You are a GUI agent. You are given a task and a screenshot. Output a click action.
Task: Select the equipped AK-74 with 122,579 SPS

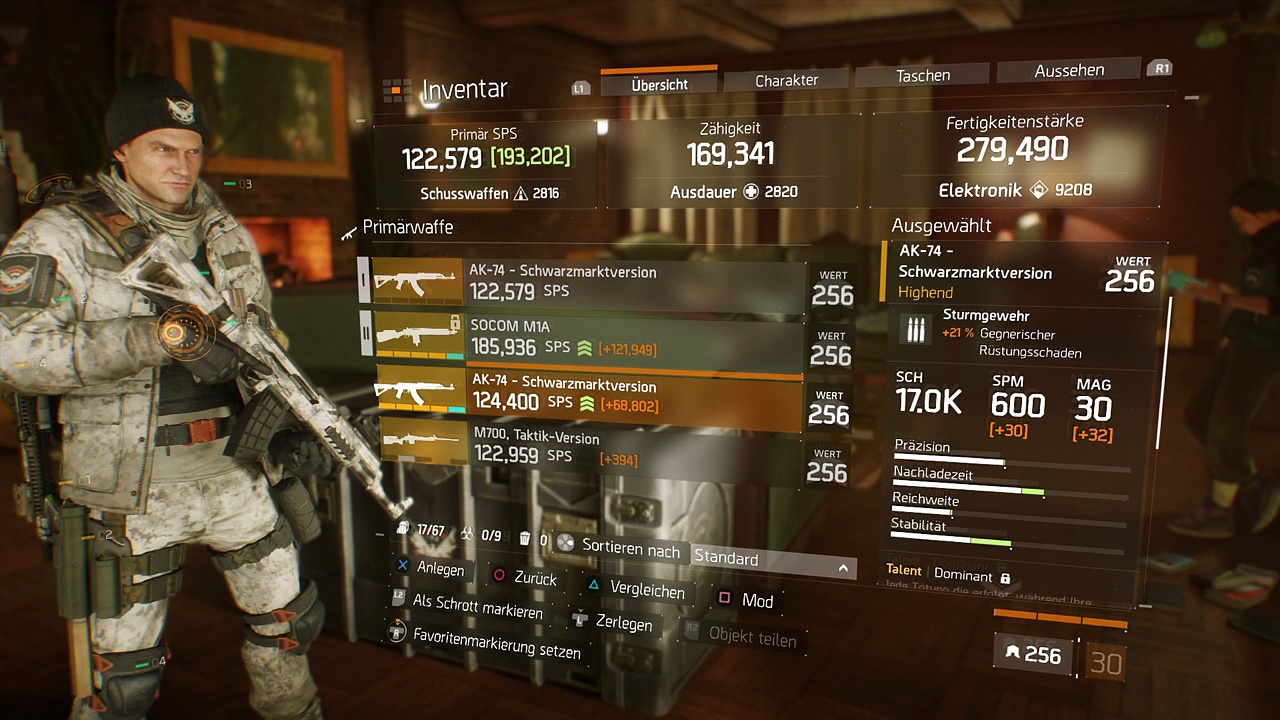587,282
